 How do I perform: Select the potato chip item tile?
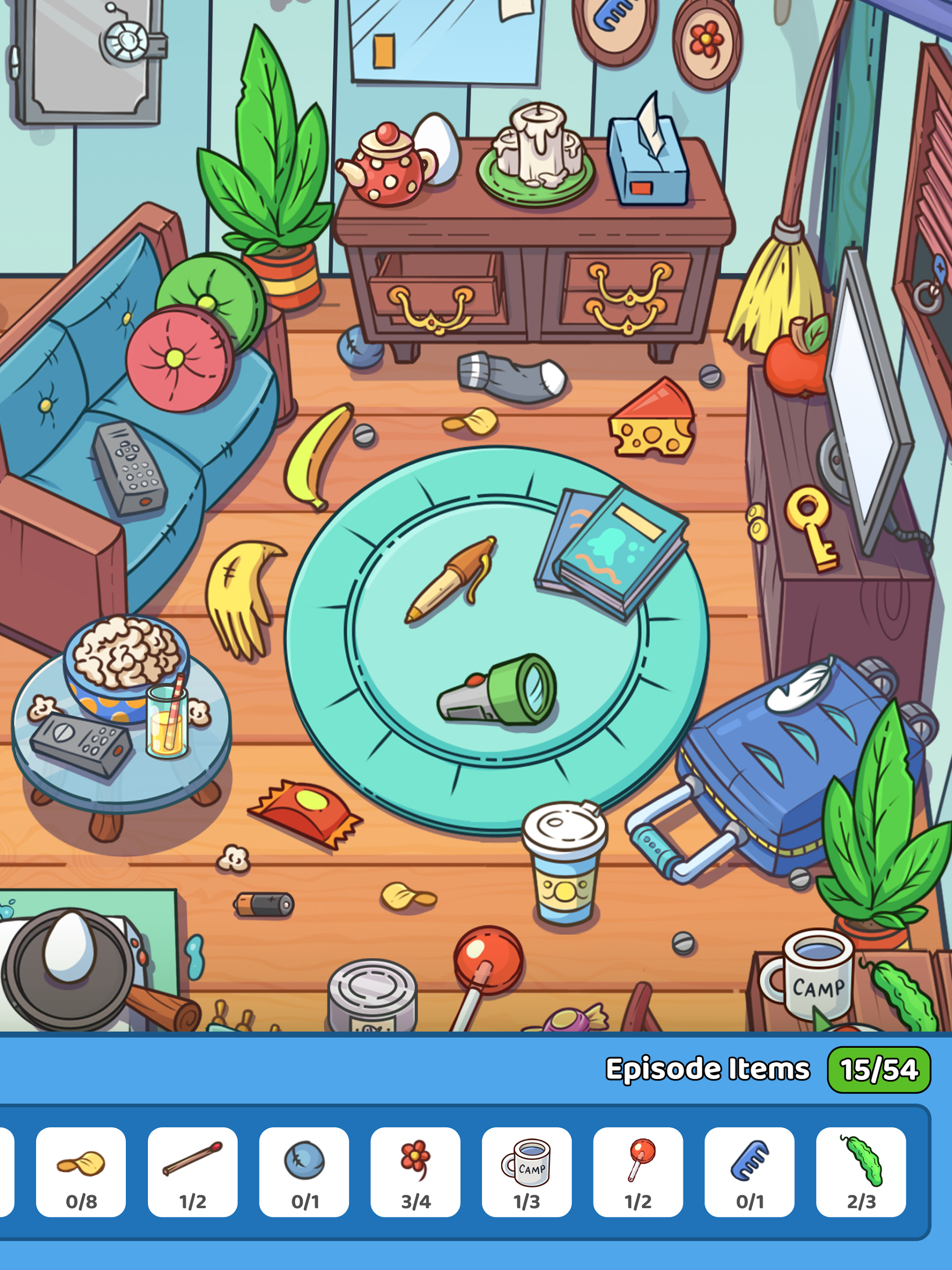coord(81,1171)
